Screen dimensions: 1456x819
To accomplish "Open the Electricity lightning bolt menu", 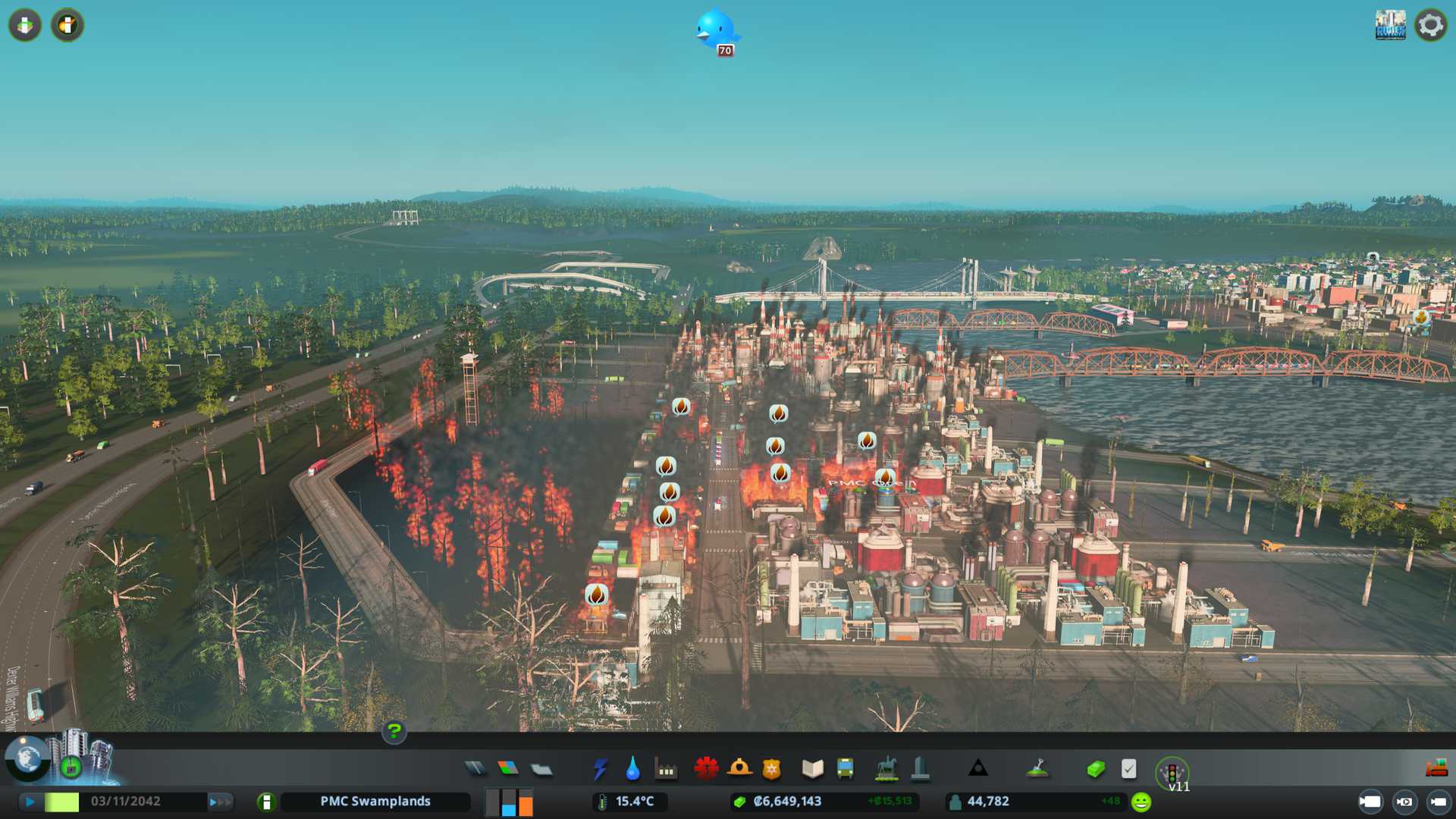I will 600,769.
